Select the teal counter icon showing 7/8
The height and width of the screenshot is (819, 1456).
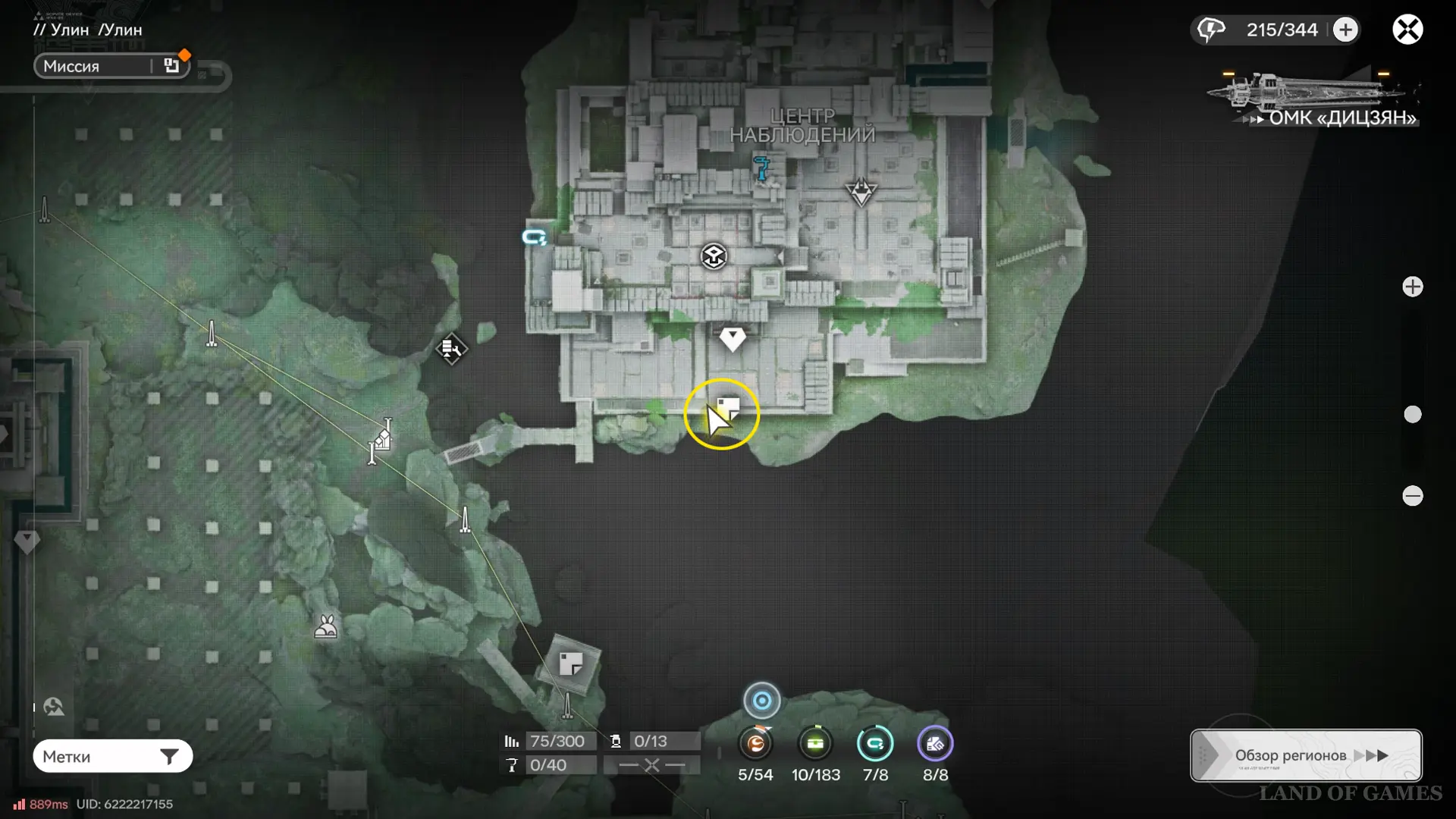(875, 744)
